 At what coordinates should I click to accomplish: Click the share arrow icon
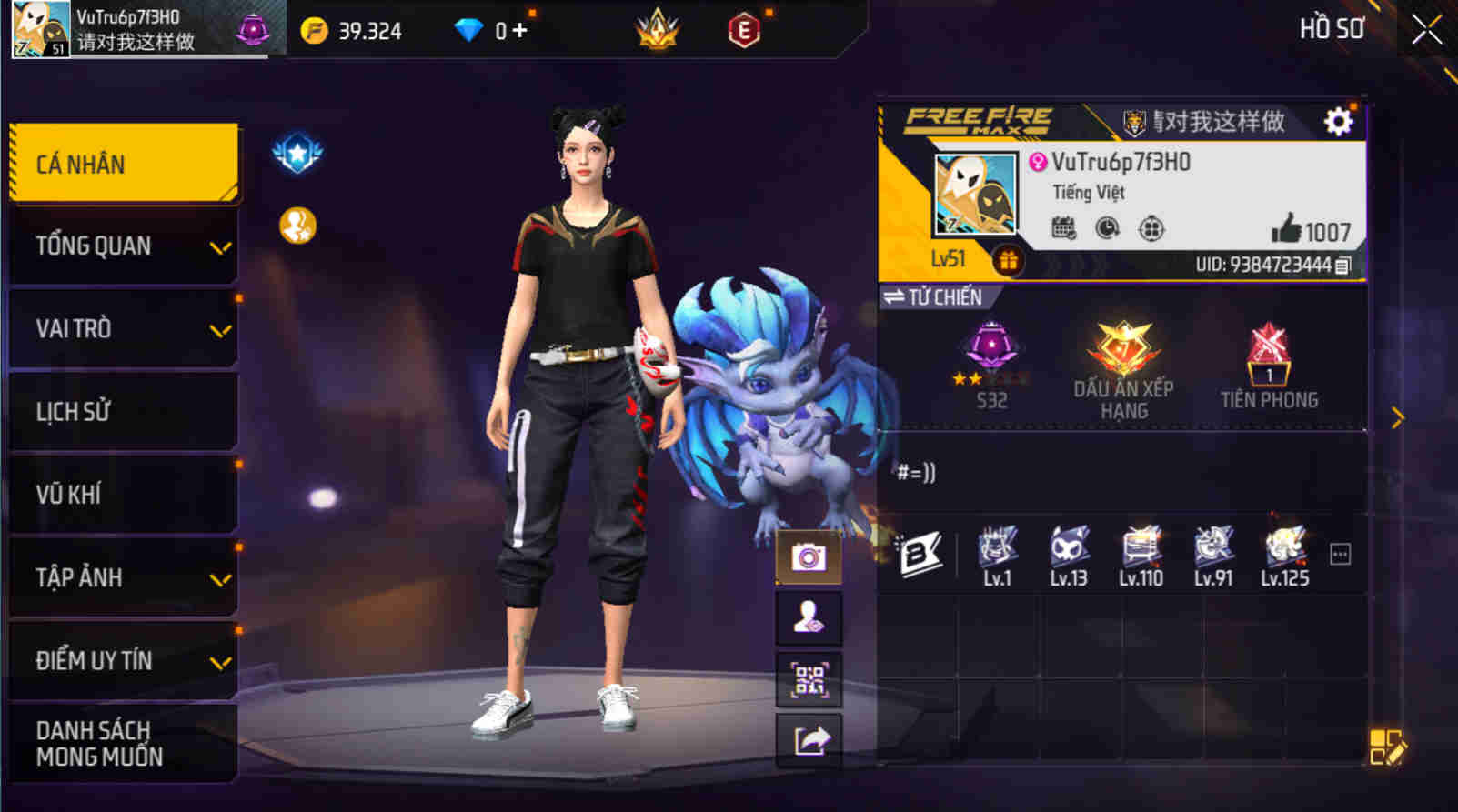coord(808,738)
